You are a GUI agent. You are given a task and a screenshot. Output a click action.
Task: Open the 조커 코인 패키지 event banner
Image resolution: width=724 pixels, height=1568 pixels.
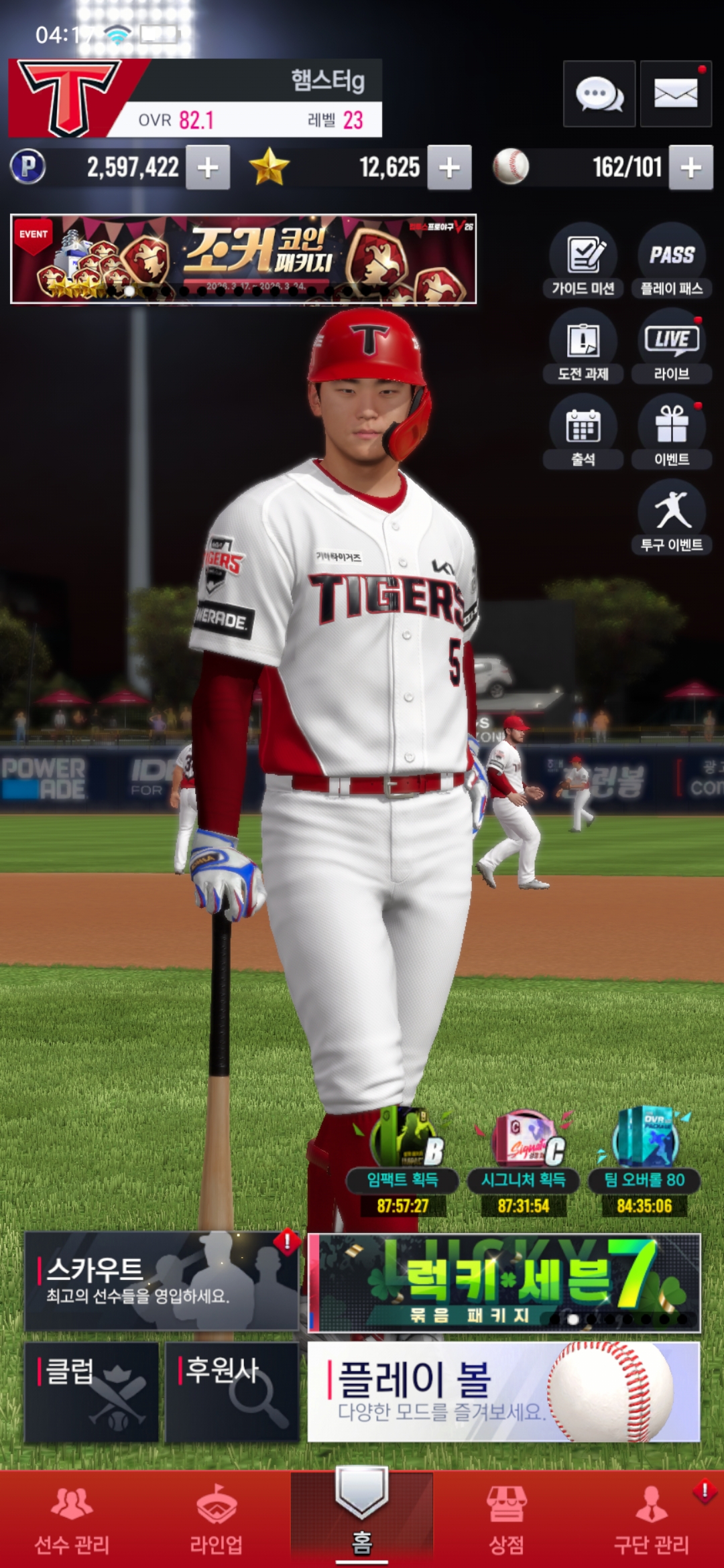[243, 259]
